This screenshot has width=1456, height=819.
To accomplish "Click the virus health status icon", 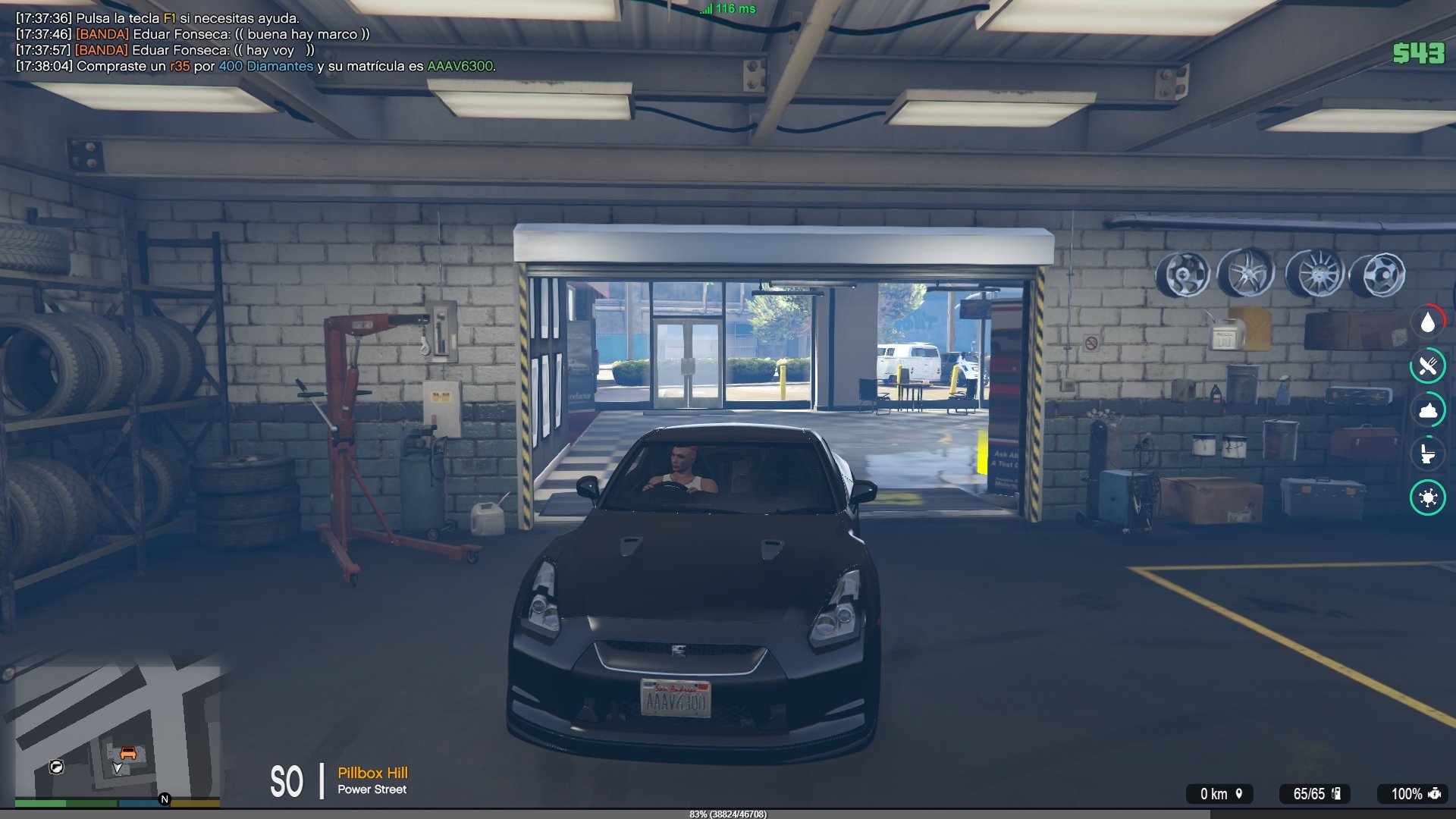I will [x=1428, y=497].
